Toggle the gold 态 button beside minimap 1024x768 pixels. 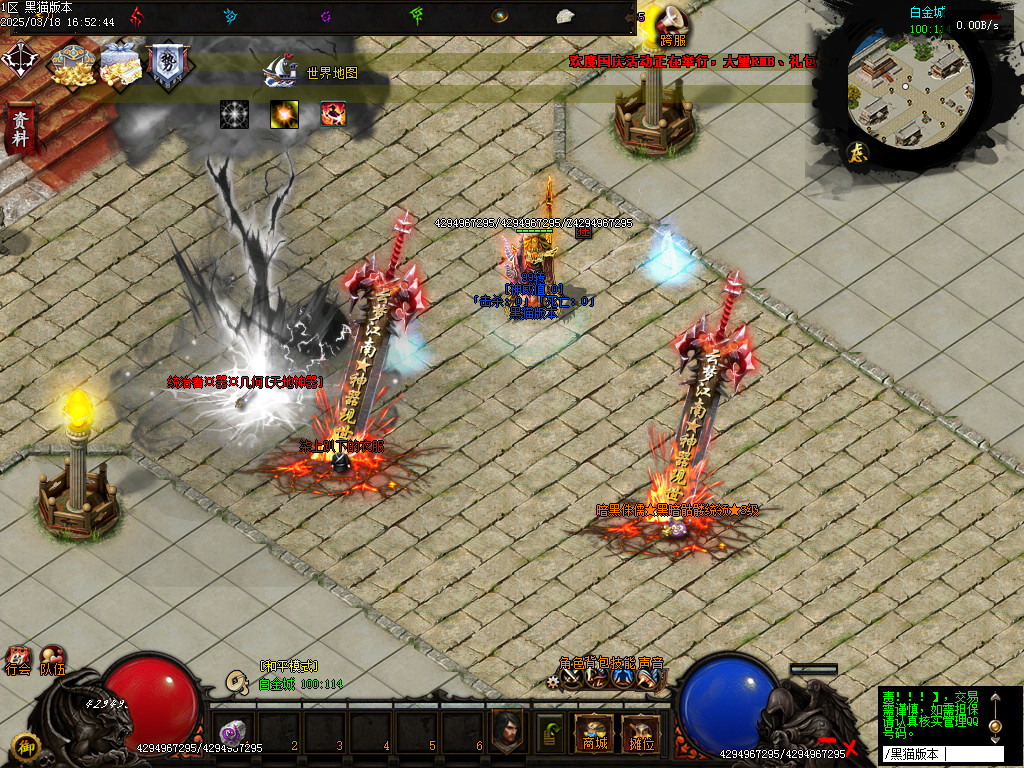[858, 152]
